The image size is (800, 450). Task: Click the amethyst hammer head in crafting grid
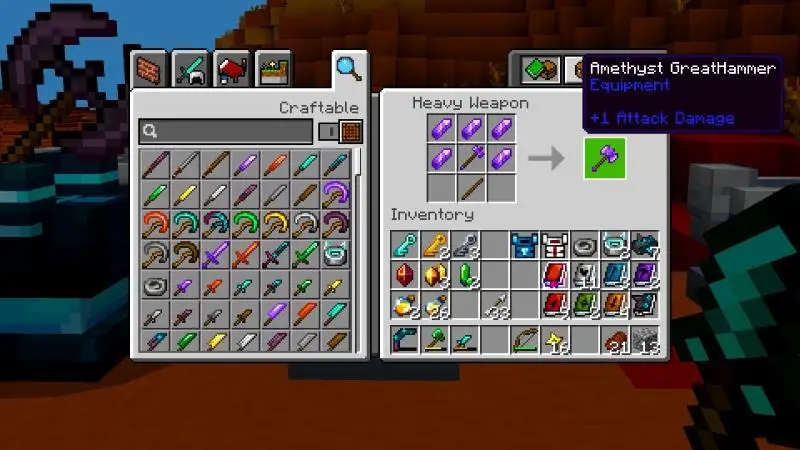coord(473,157)
